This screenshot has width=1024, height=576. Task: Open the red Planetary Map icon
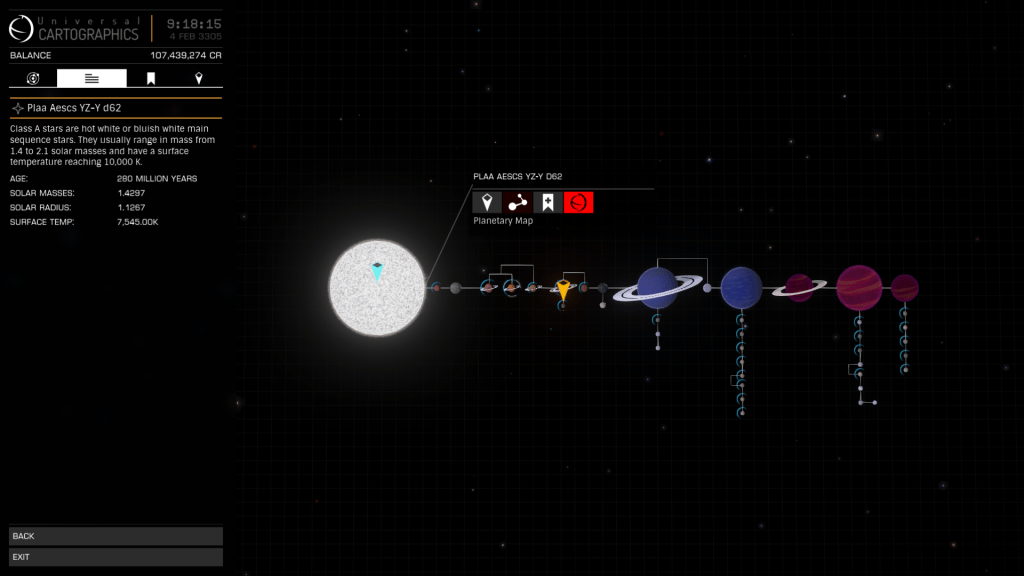[x=578, y=203]
